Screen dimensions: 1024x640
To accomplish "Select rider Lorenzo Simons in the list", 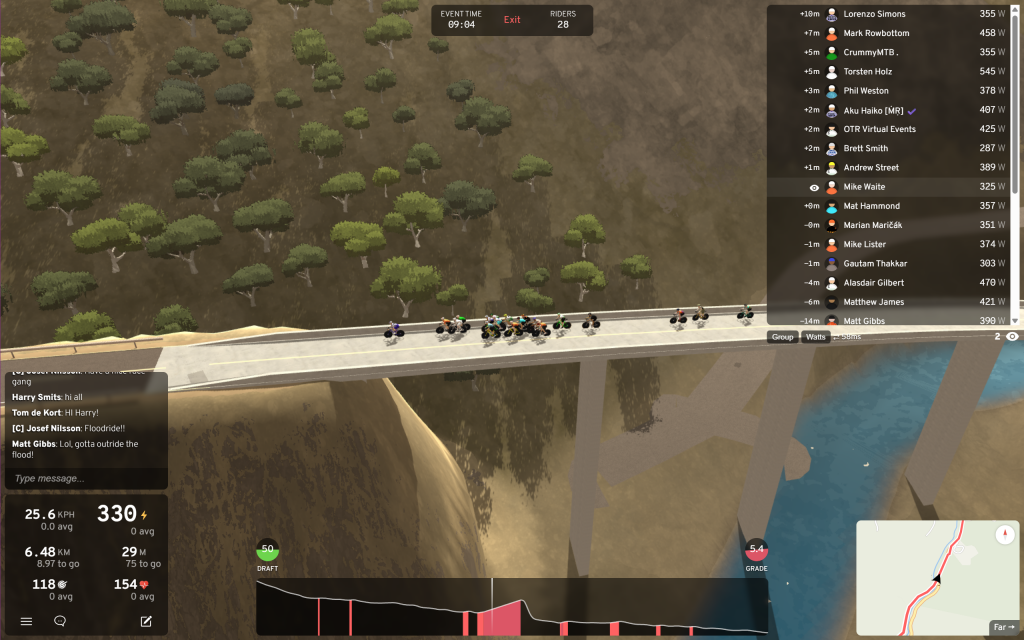I will click(874, 14).
